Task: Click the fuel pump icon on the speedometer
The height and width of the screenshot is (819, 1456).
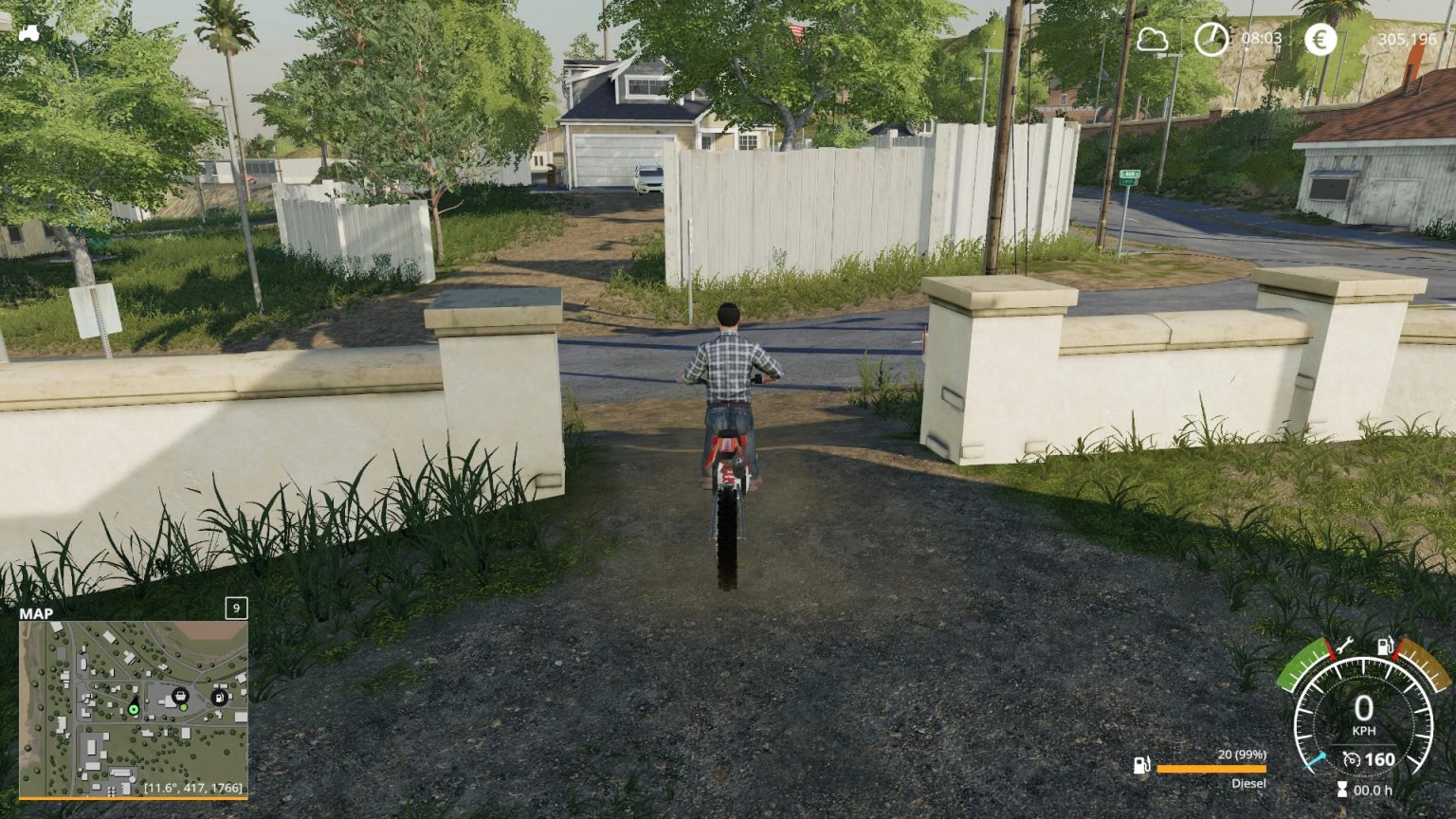Action: point(1385,646)
